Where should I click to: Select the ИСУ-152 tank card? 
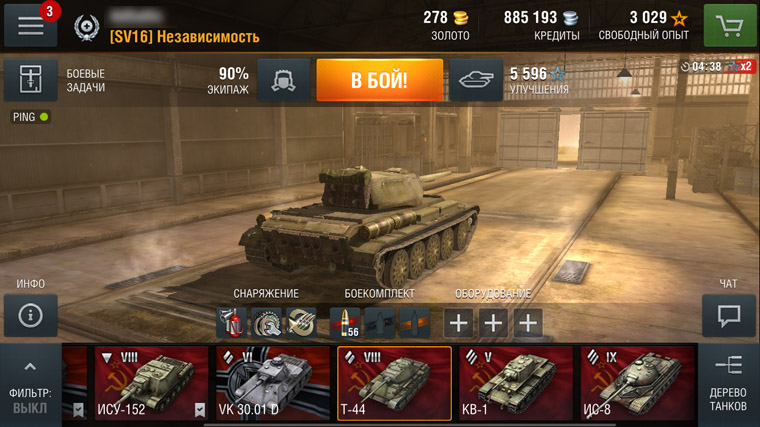click(x=152, y=383)
